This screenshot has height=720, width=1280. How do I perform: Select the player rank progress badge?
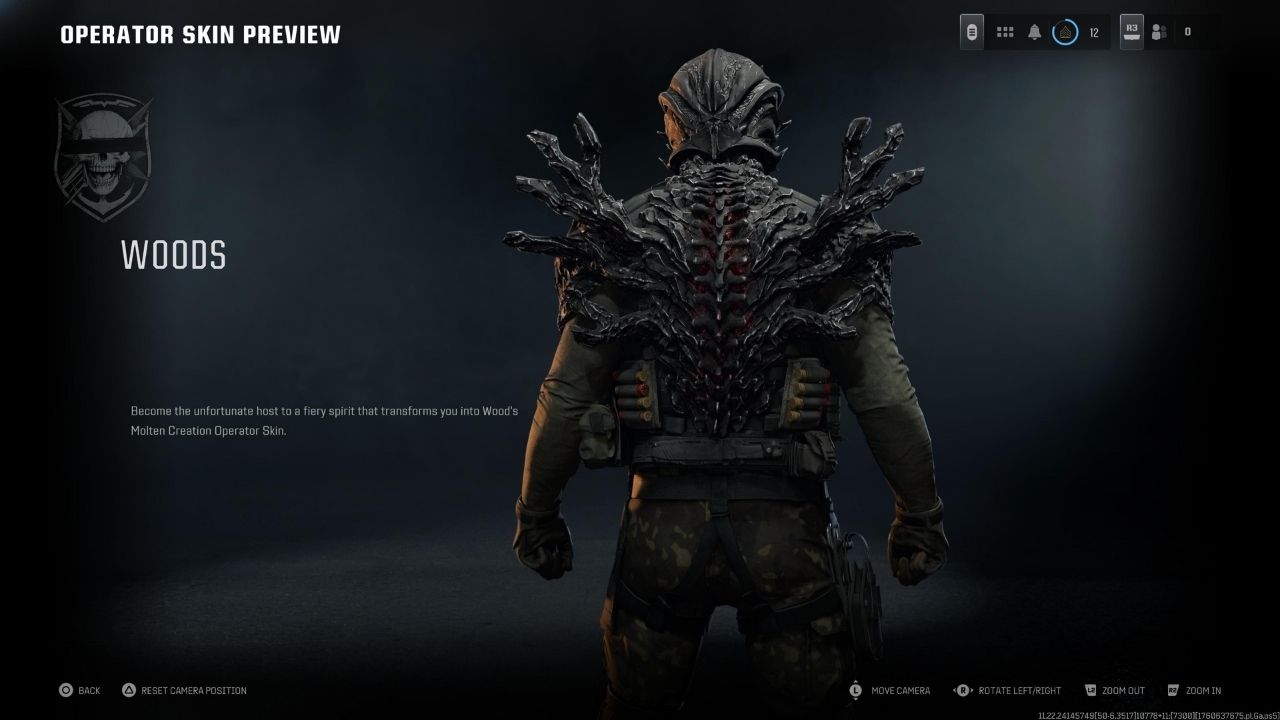tap(1065, 32)
